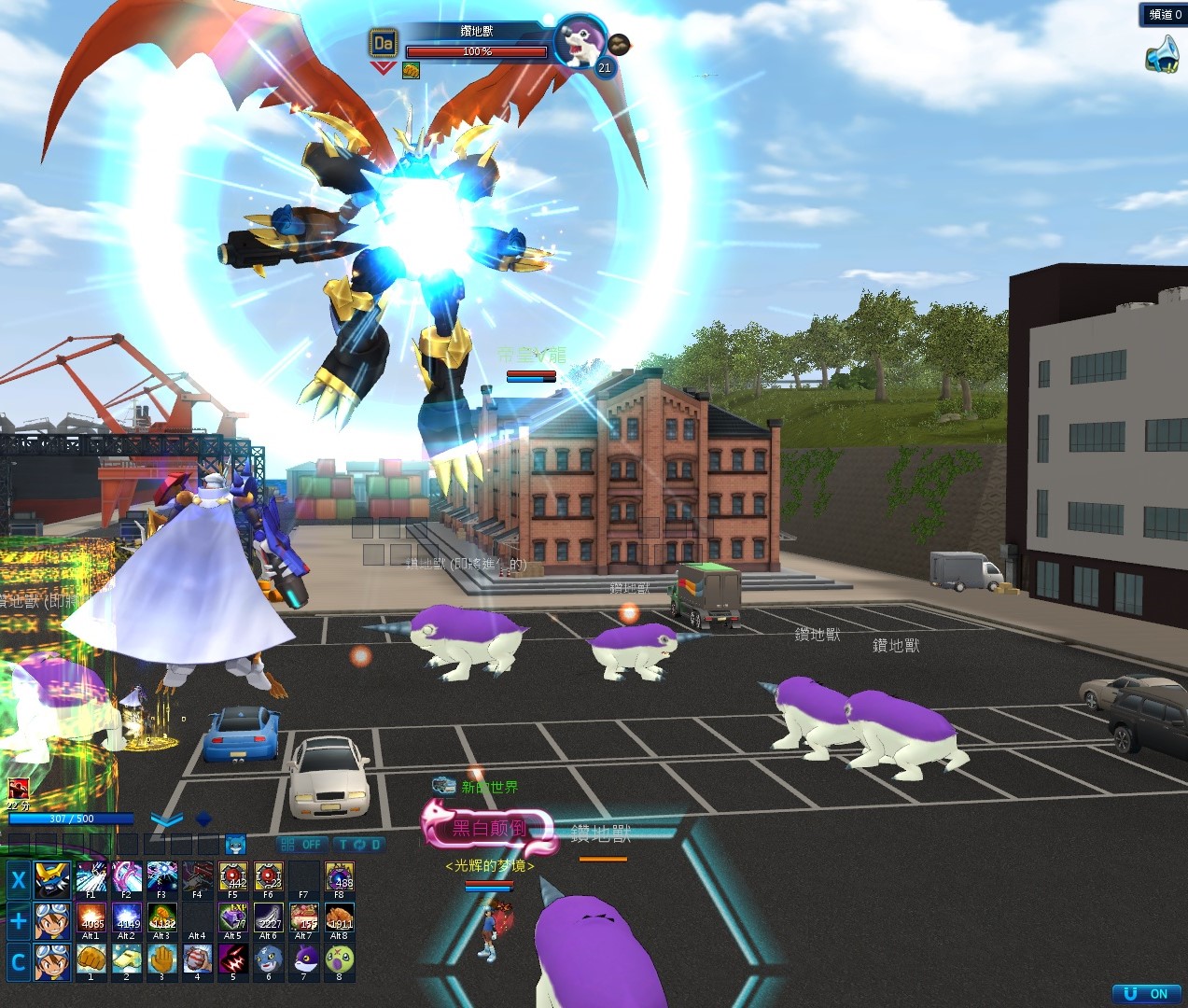1188x1008 pixels.
Task: Click the purple mole target portrait
Action: pos(580,42)
